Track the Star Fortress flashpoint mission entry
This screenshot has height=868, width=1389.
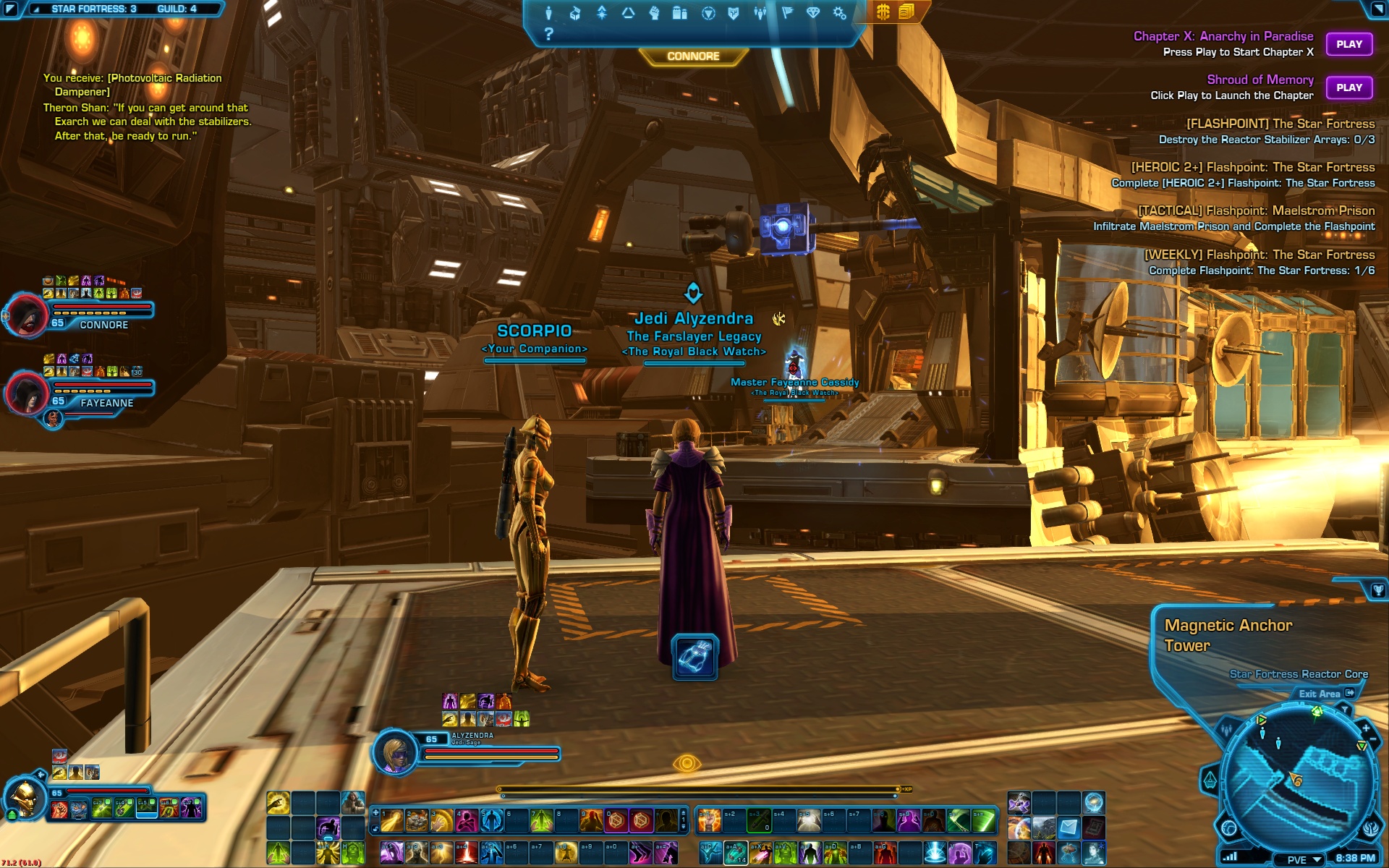pyautogui.click(x=1280, y=124)
